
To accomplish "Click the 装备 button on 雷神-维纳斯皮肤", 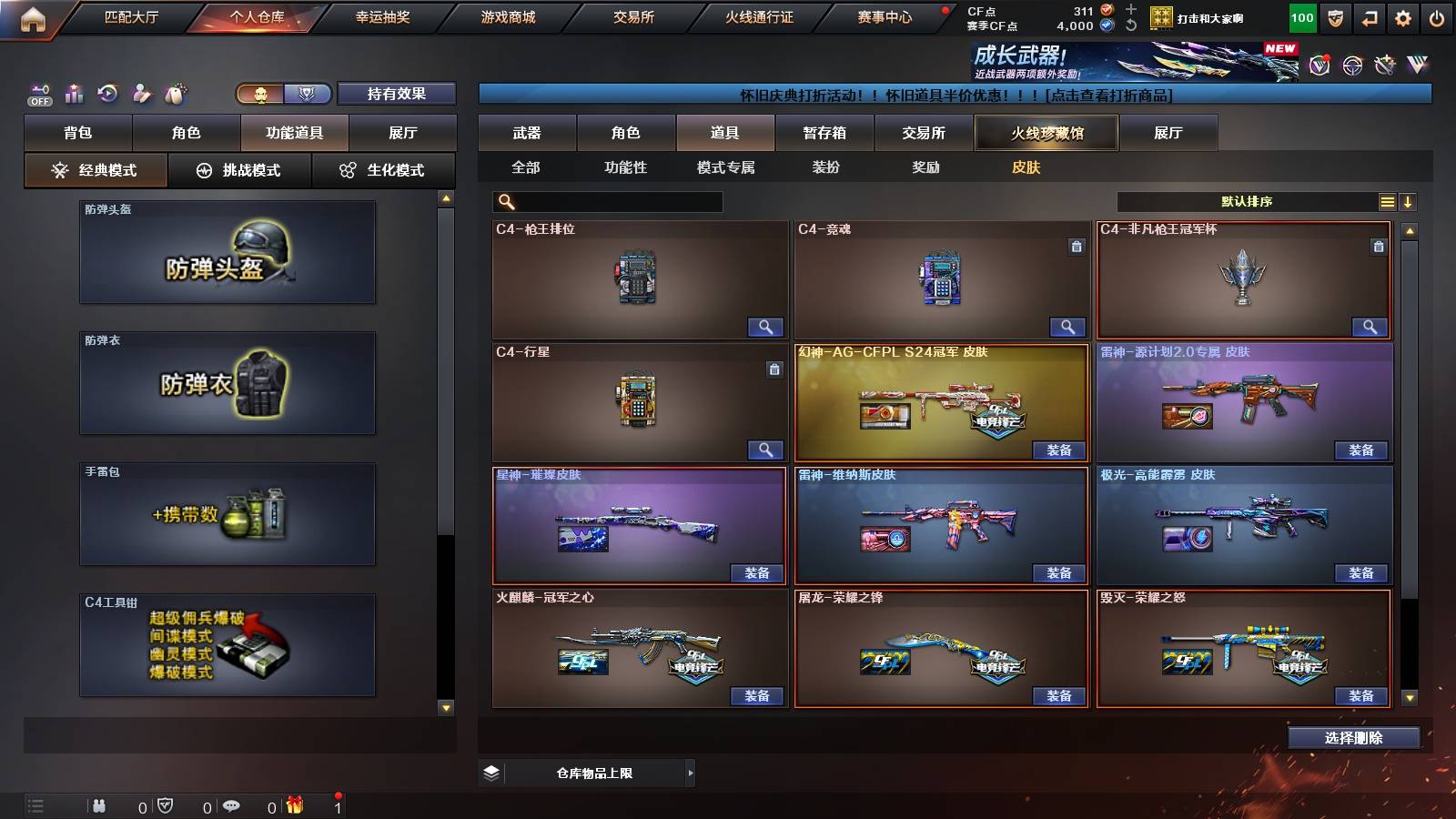I will (x=1058, y=574).
